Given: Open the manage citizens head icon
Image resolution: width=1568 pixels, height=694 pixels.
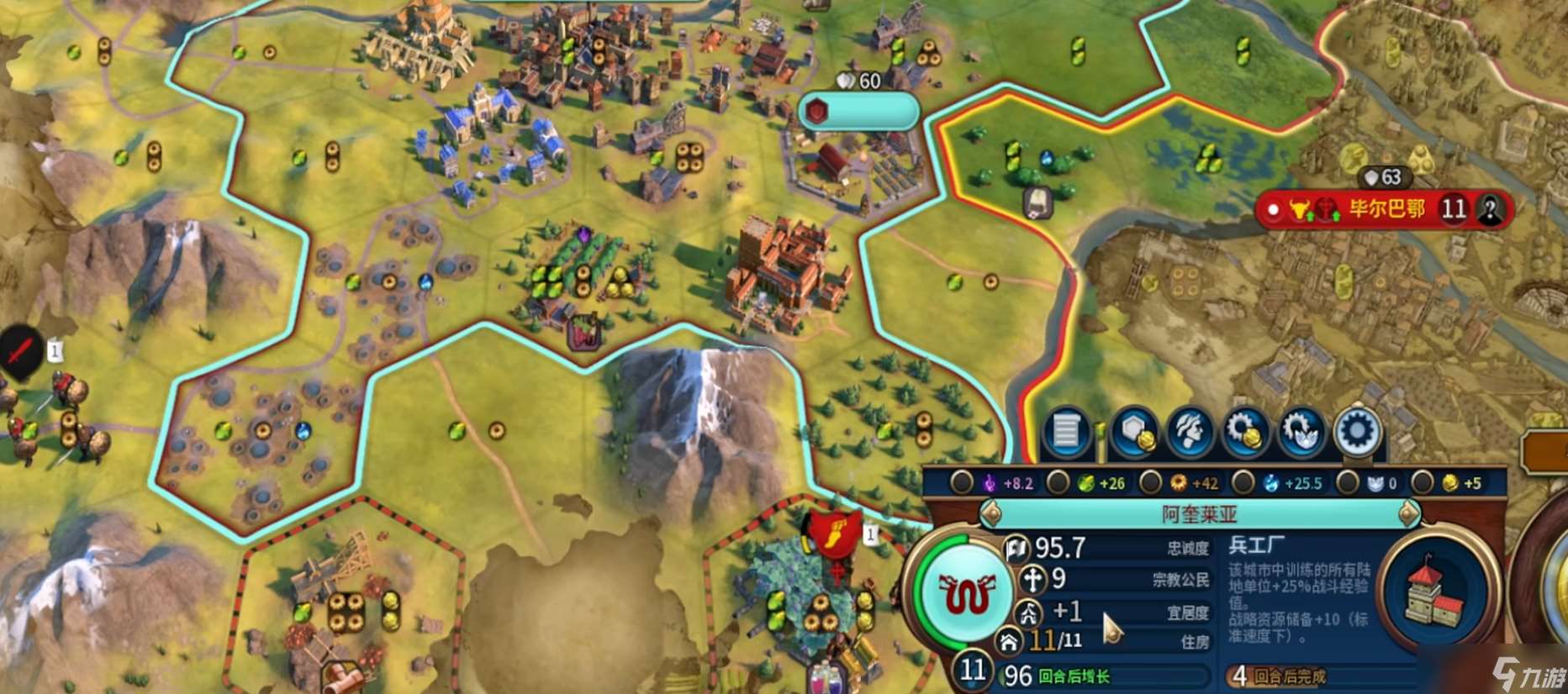Looking at the screenshot, I should coord(1190,432).
